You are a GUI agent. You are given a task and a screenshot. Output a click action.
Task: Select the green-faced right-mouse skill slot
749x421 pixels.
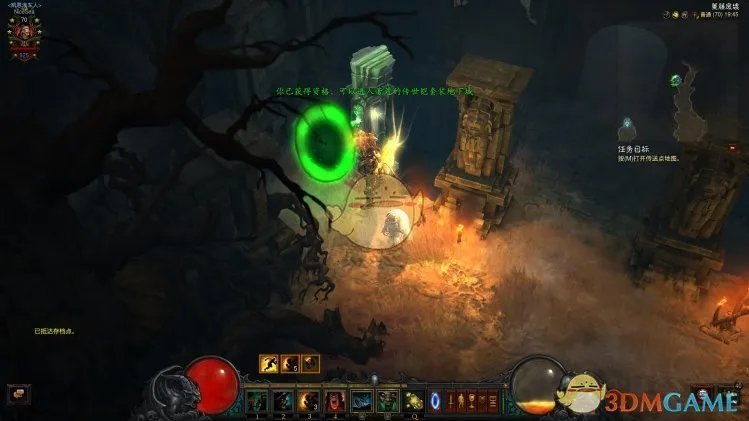click(x=387, y=400)
